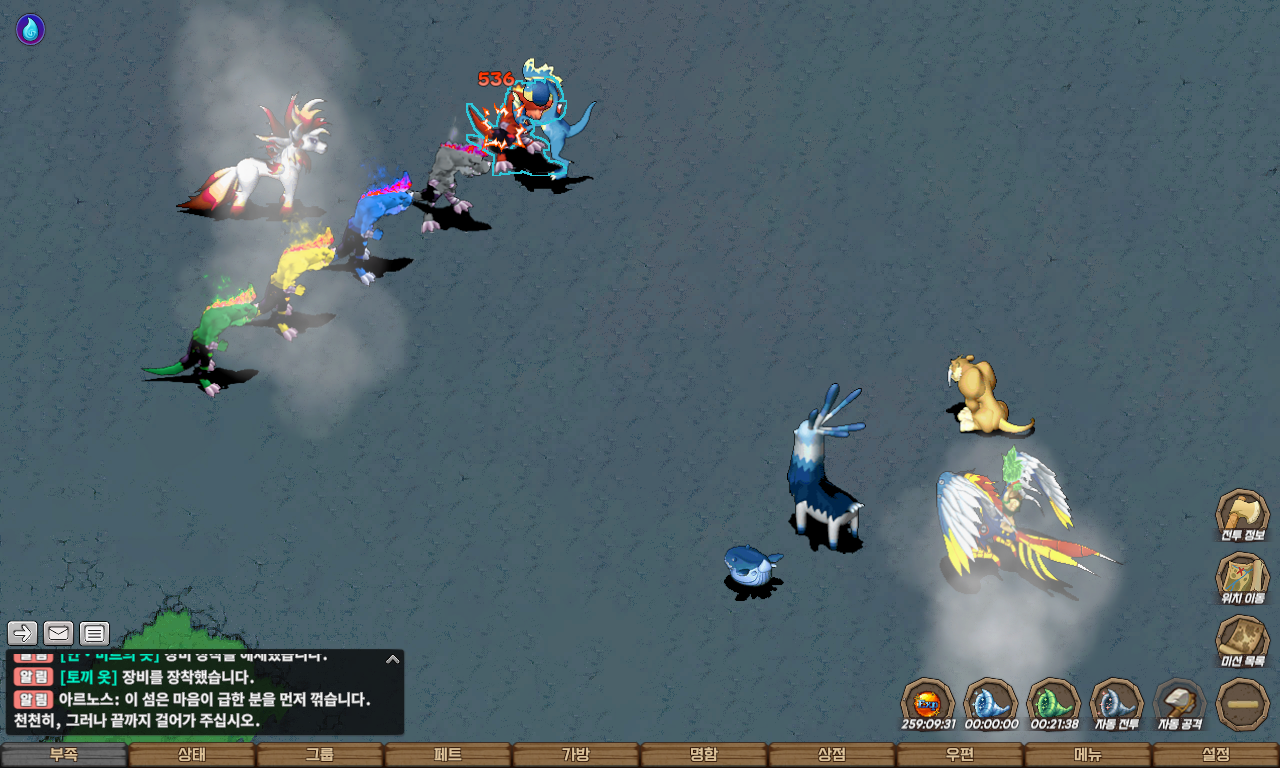Viewport: 1280px width, 768px height.
Task: Open the 그룹 (Group) menu
Action: click(x=319, y=755)
